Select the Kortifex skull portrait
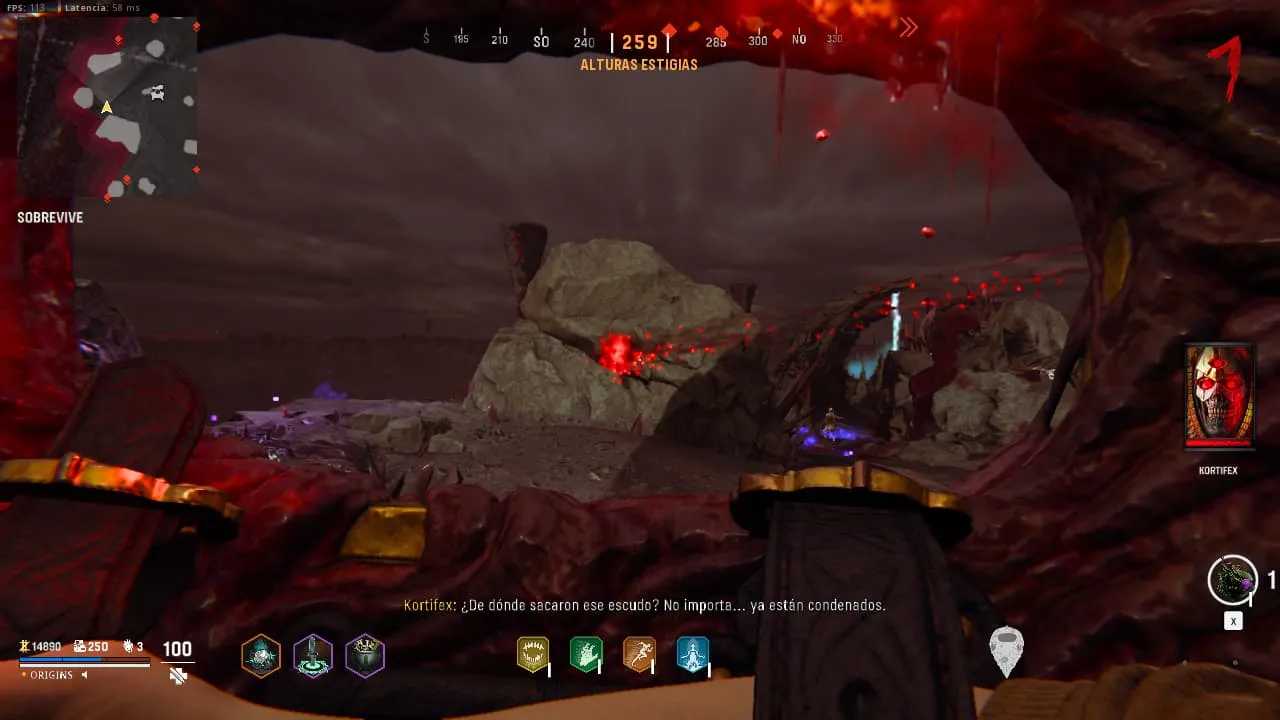This screenshot has height=720, width=1280. (x=1219, y=395)
